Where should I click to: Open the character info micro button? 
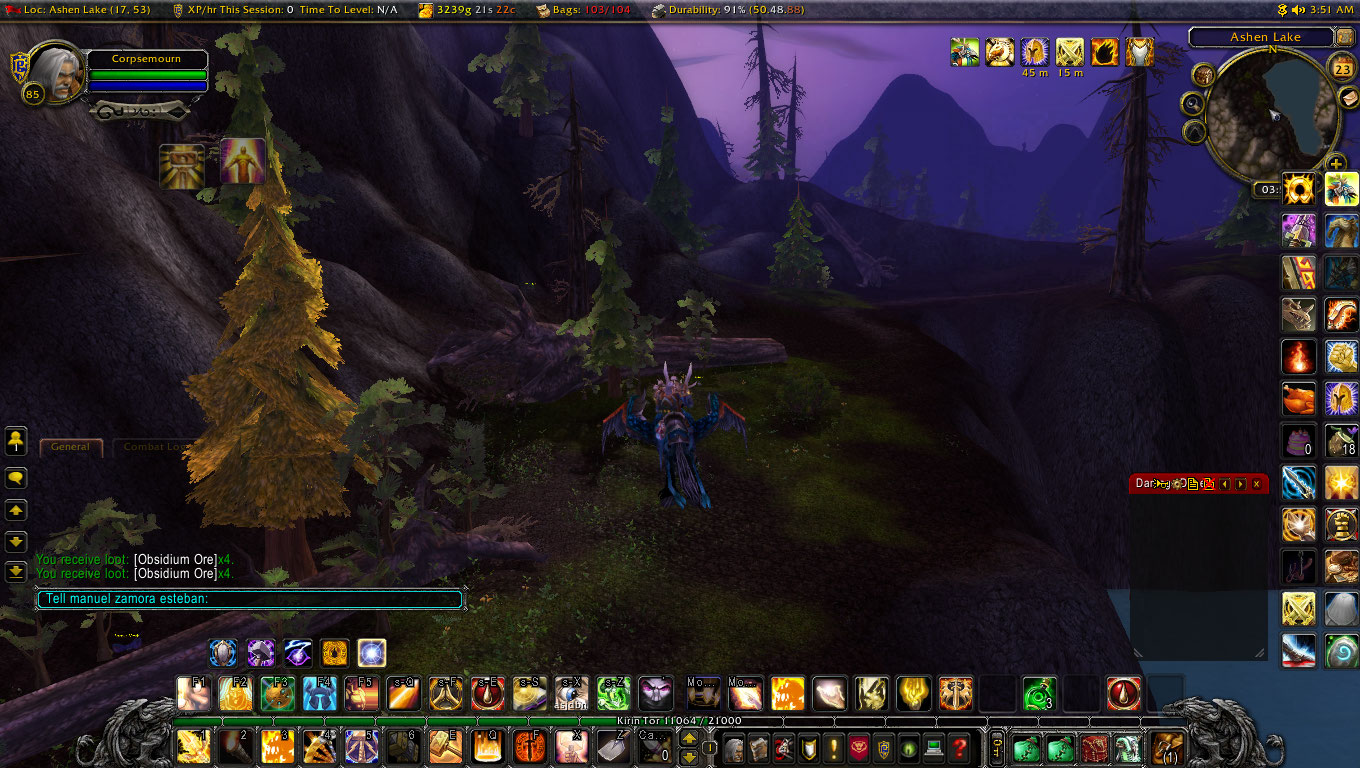[x=735, y=747]
